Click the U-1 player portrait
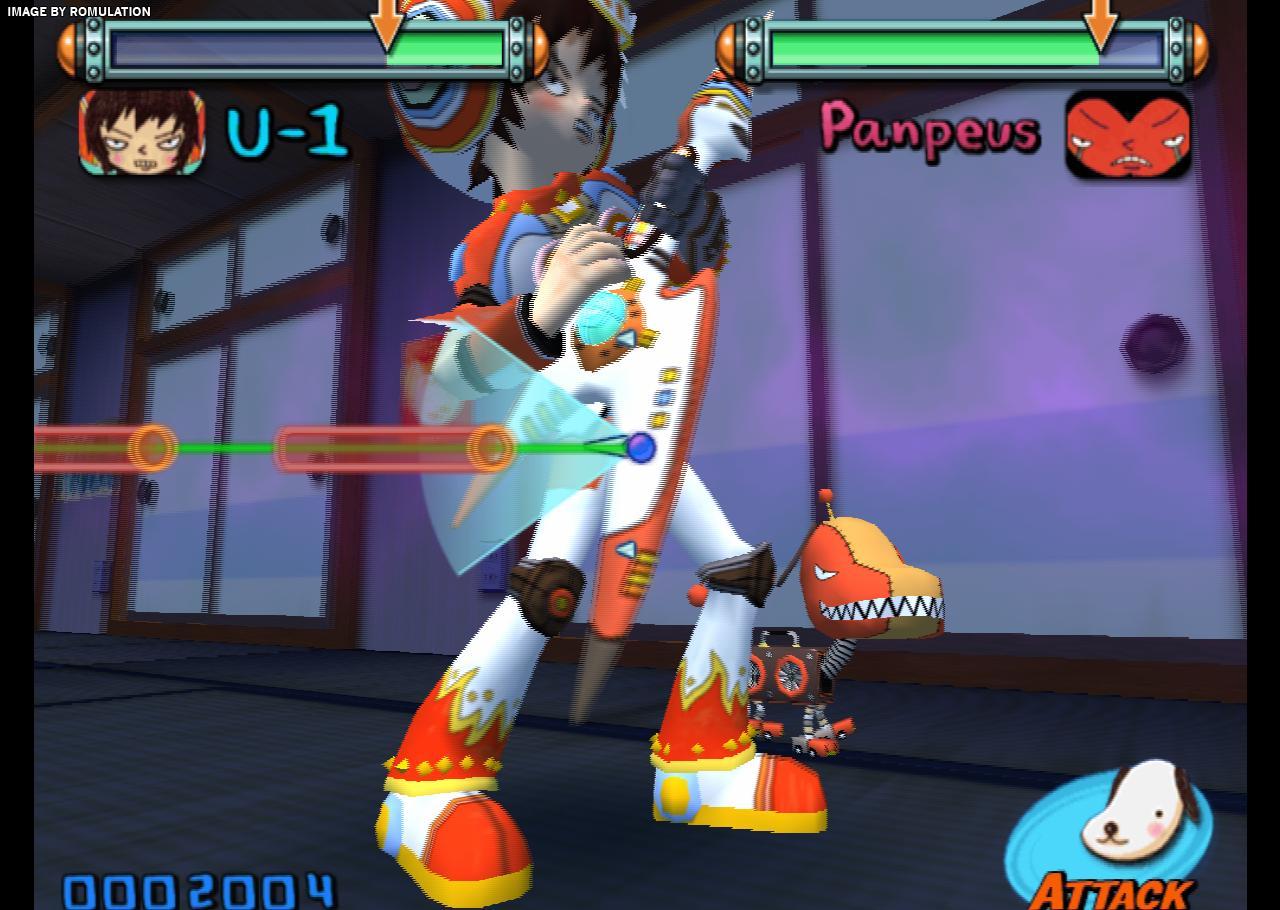Screen dimensions: 1280x910 [x=142, y=132]
